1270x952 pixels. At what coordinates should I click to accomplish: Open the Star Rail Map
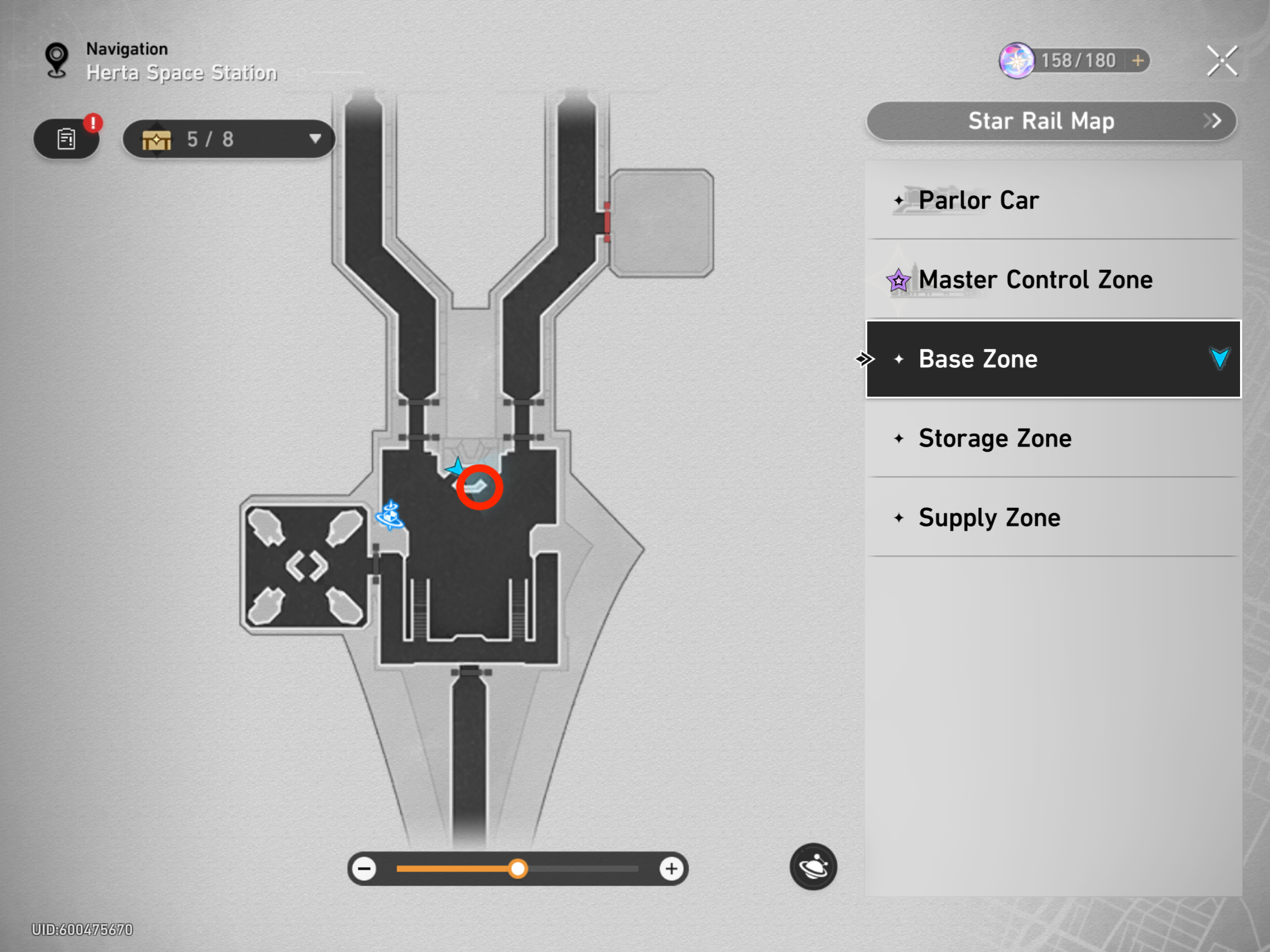tap(1051, 121)
